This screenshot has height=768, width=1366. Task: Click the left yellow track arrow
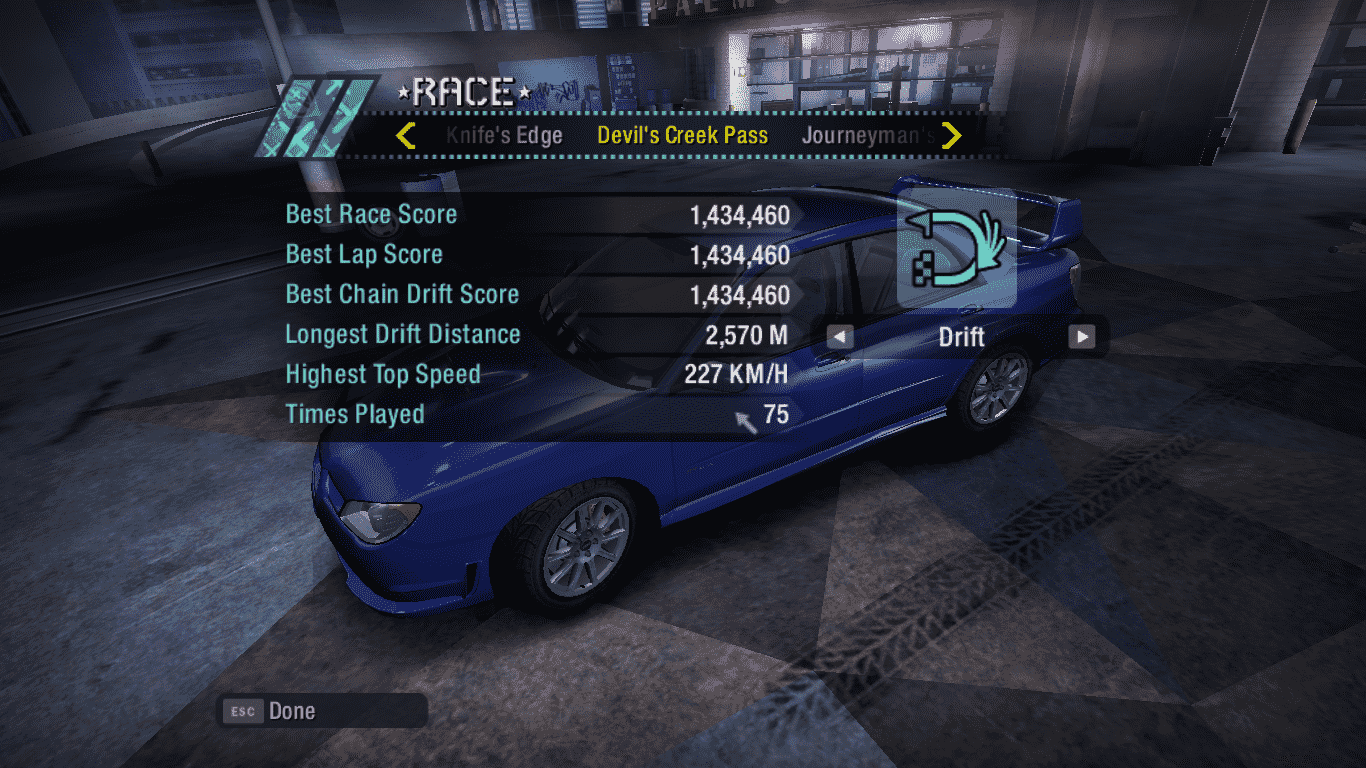[x=405, y=135]
